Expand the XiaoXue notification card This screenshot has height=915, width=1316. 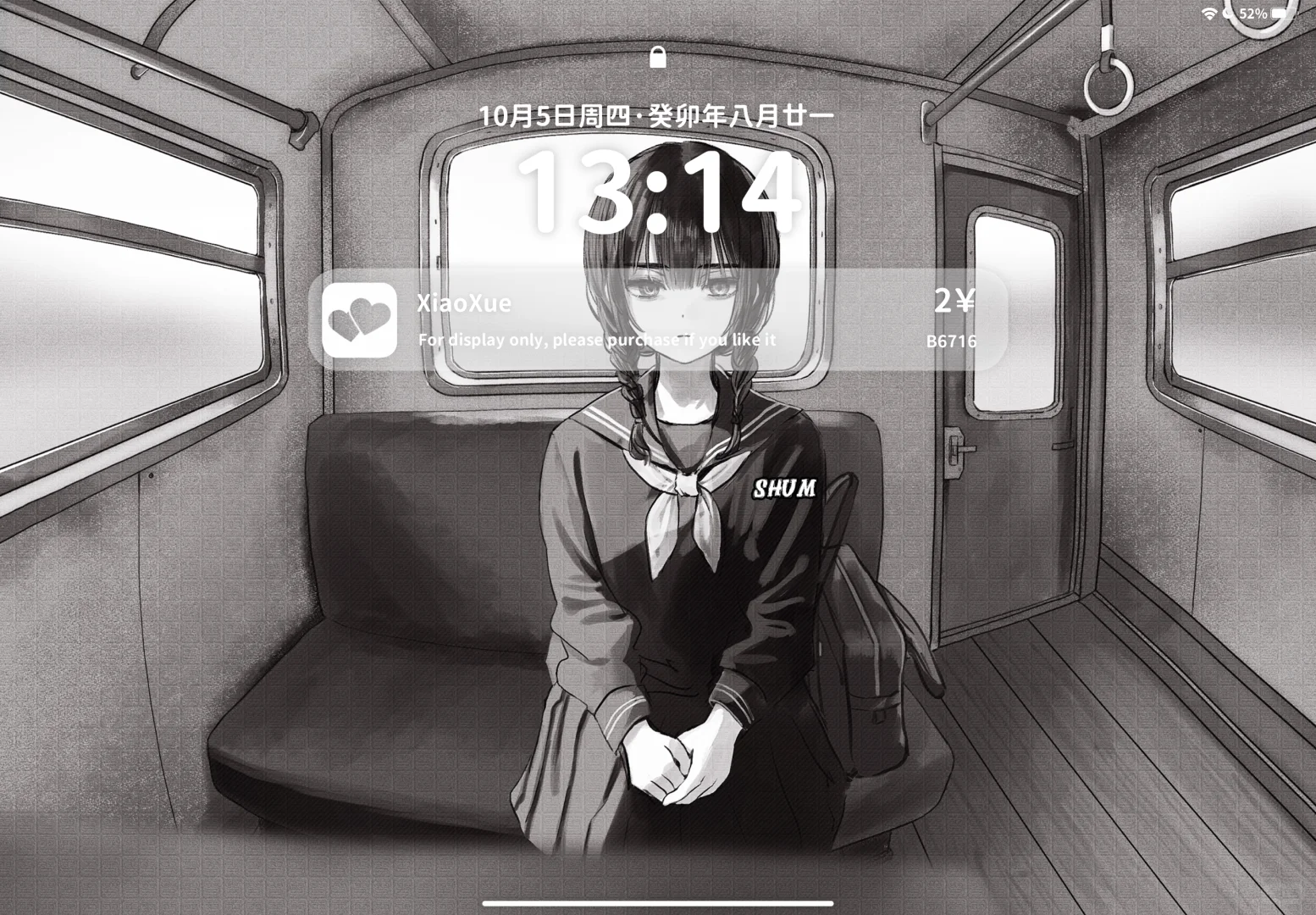click(661, 320)
